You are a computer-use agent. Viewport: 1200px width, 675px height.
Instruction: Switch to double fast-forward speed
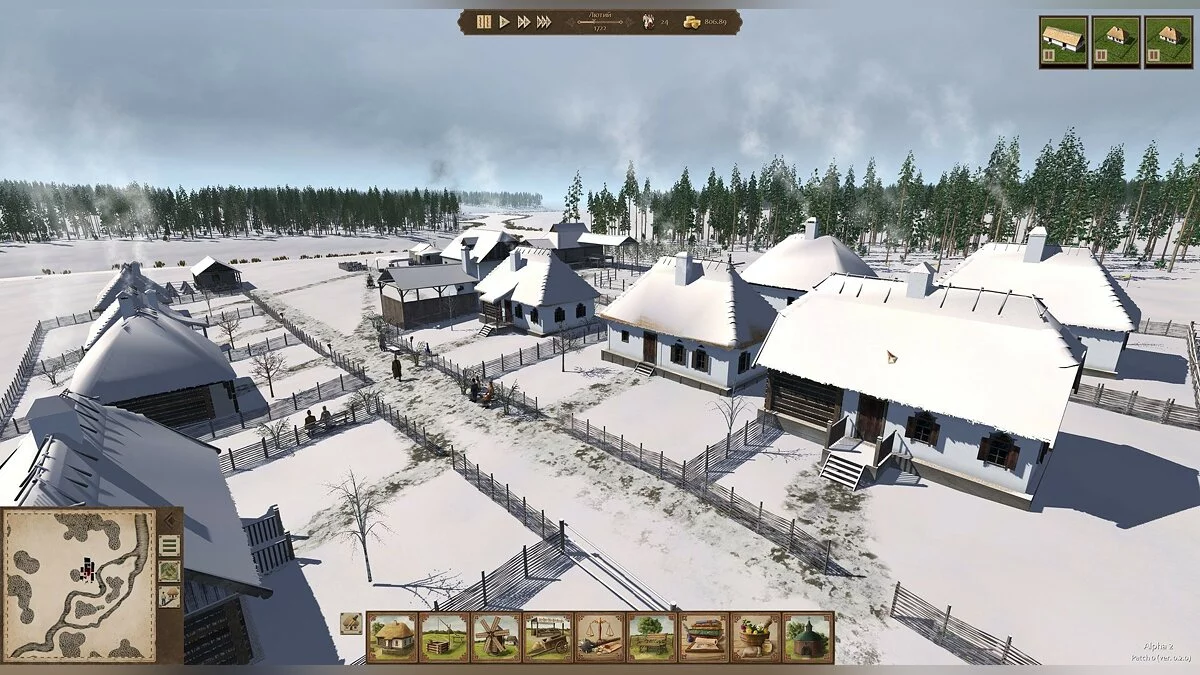point(524,21)
